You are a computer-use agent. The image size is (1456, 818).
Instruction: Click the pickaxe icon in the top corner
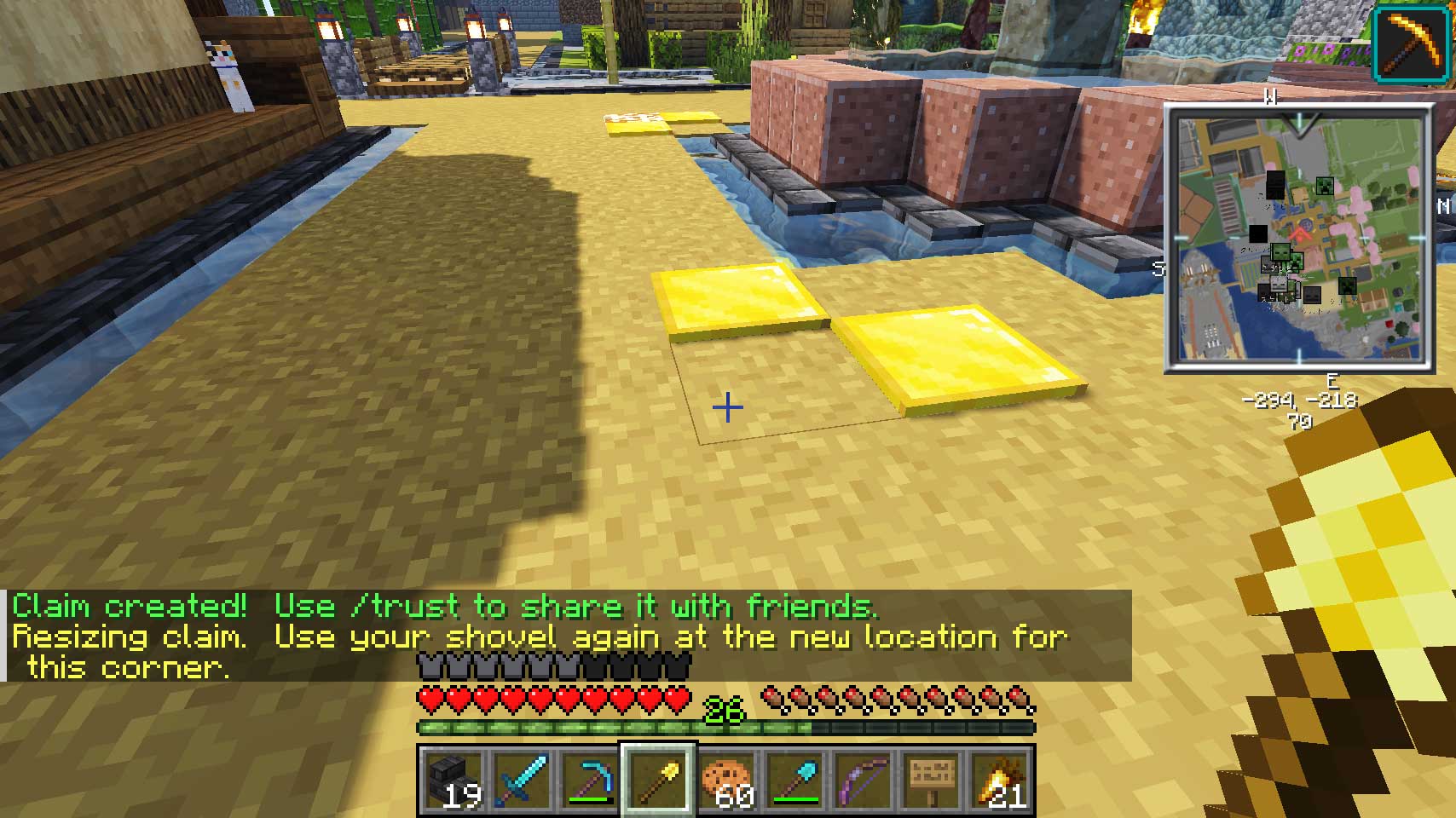(1411, 43)
